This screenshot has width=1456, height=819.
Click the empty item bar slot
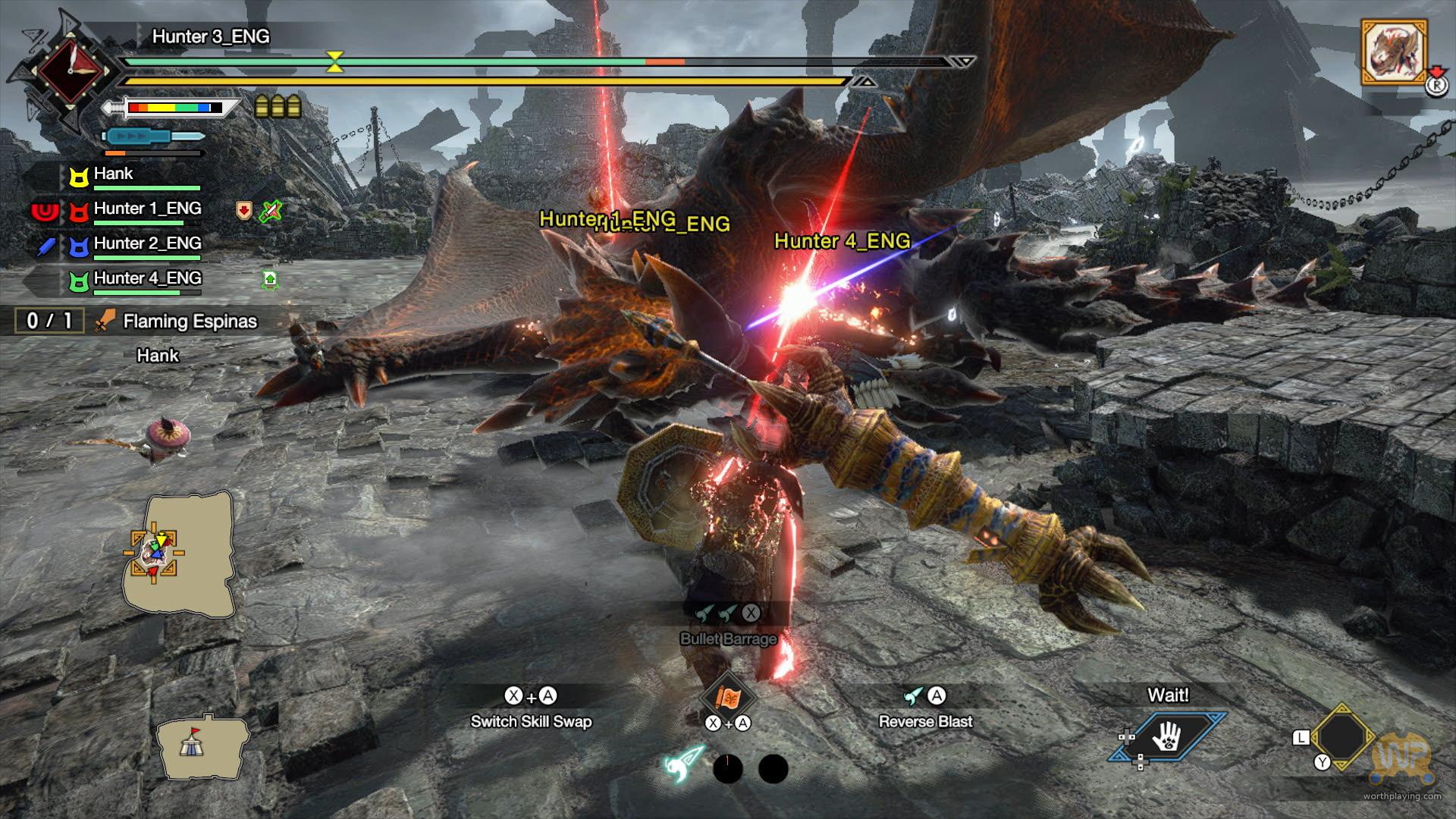click(x=1342, y=736)
